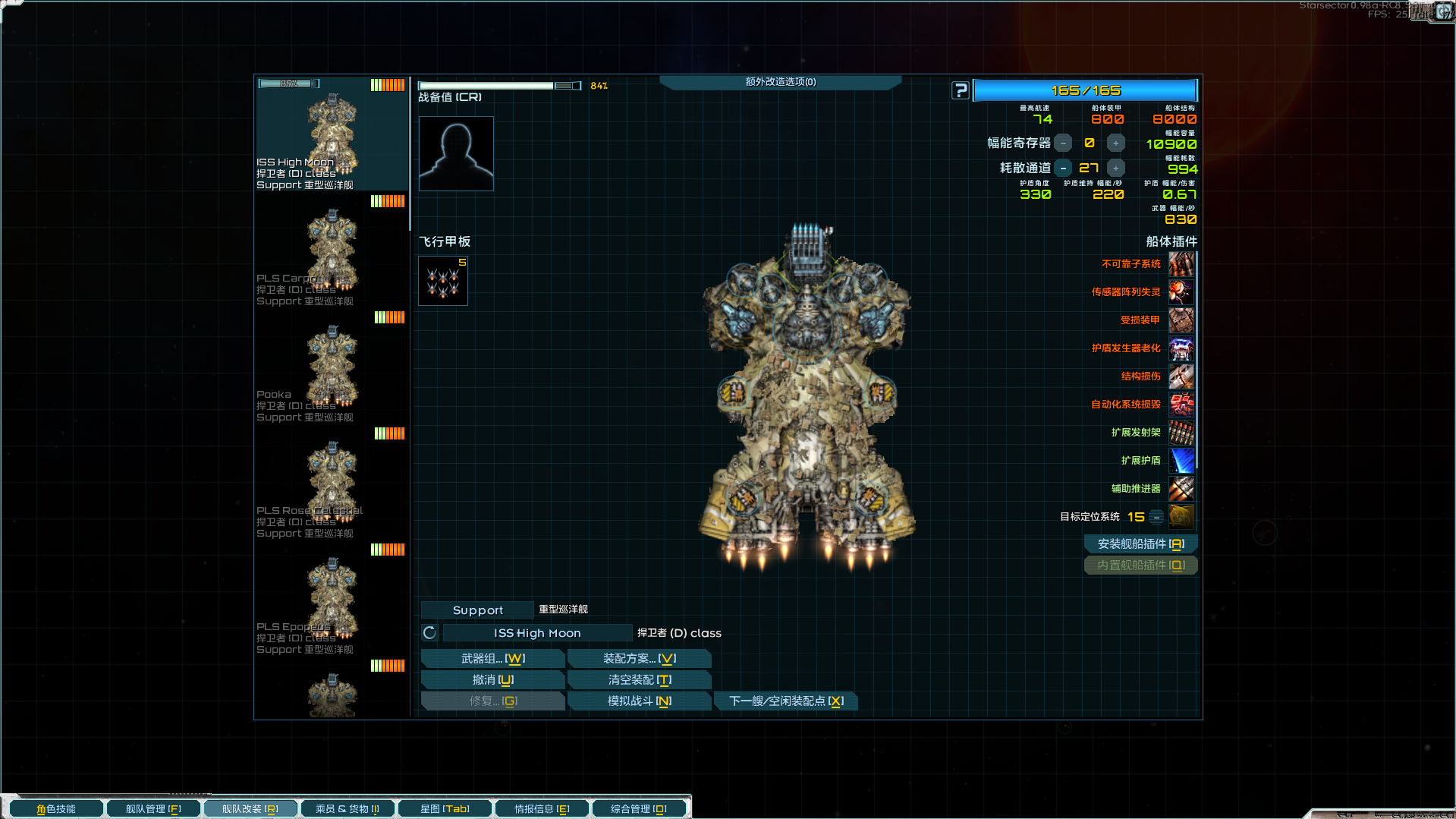Image resolution: width=1456 pixels, height=819 pixels.
Task: Open the loadout variants (装配方案) menu
Action: coord(639,659)
